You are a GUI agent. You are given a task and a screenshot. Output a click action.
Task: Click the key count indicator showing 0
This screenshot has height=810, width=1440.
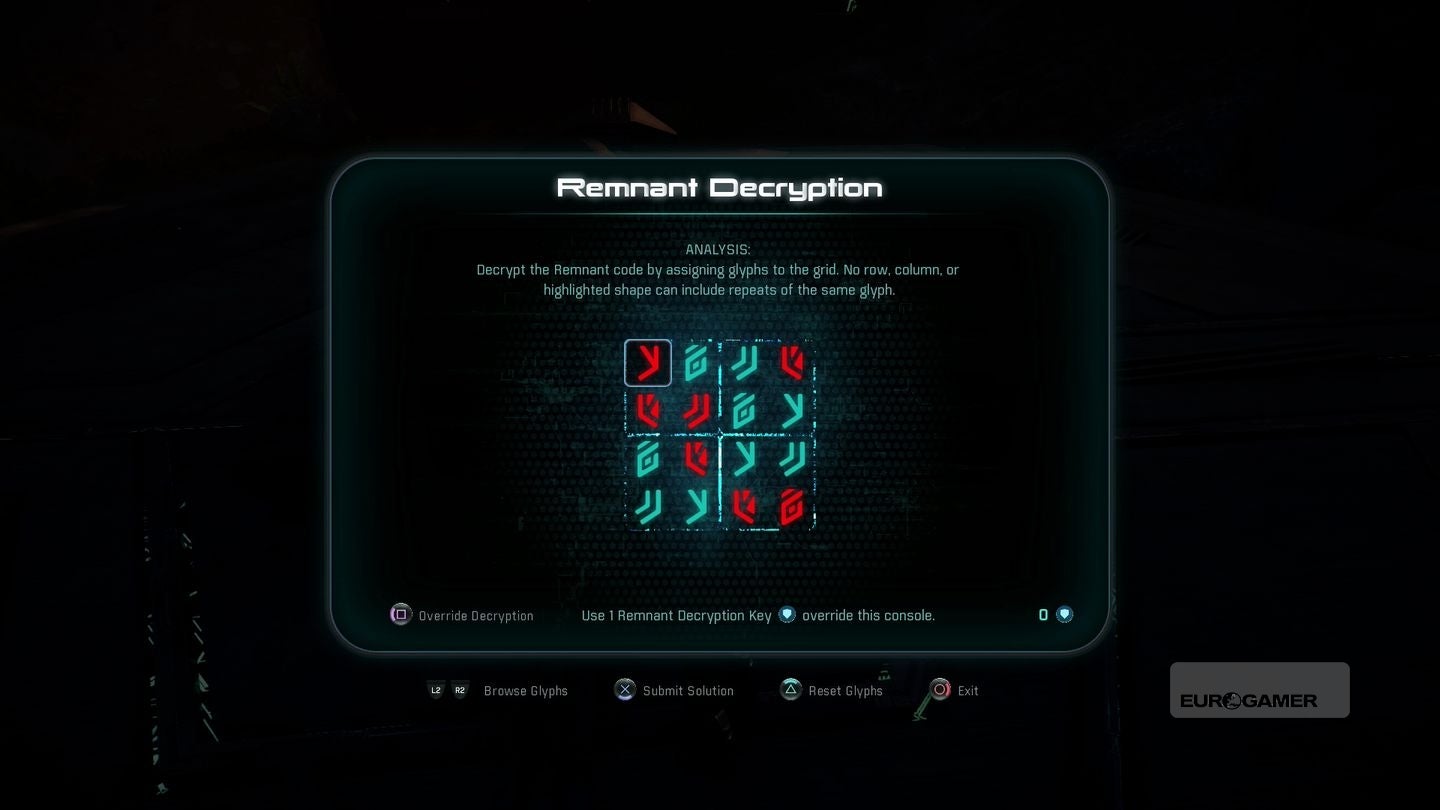click(x=1043, y=614)
